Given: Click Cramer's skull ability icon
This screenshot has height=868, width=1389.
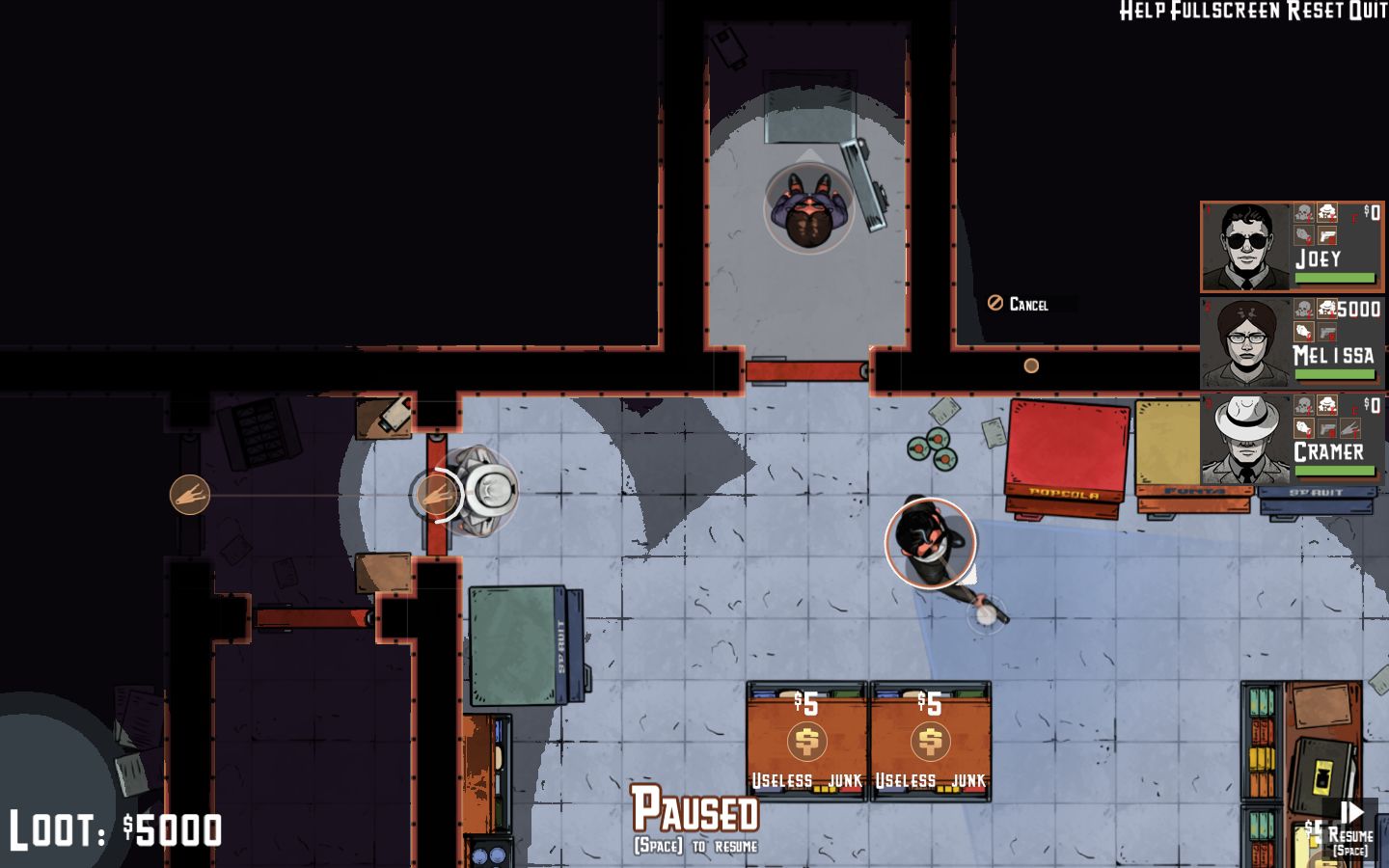Looking at the screenshot, I should coord(1304,405).
